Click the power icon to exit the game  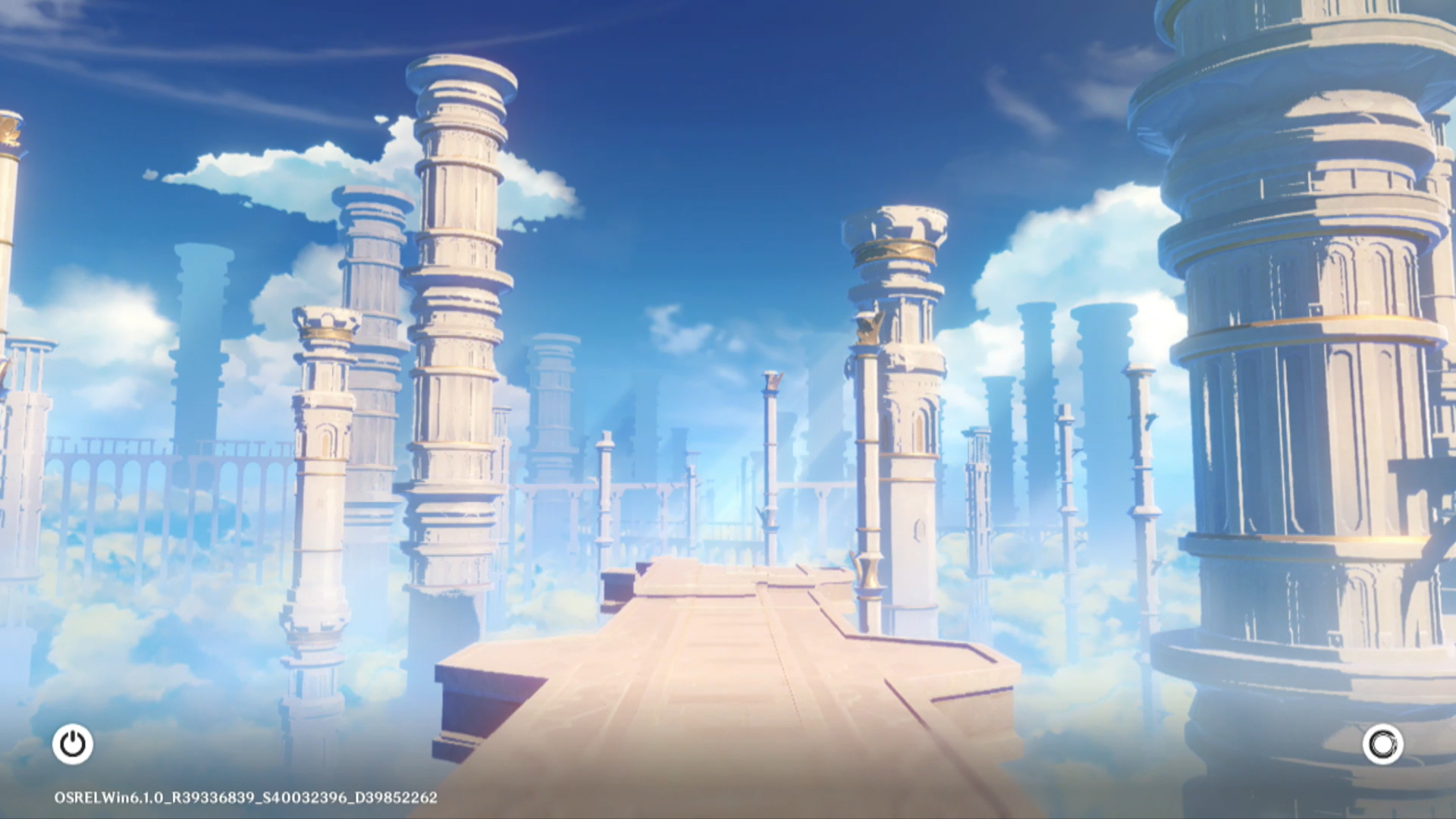click(x=73, y=744)
